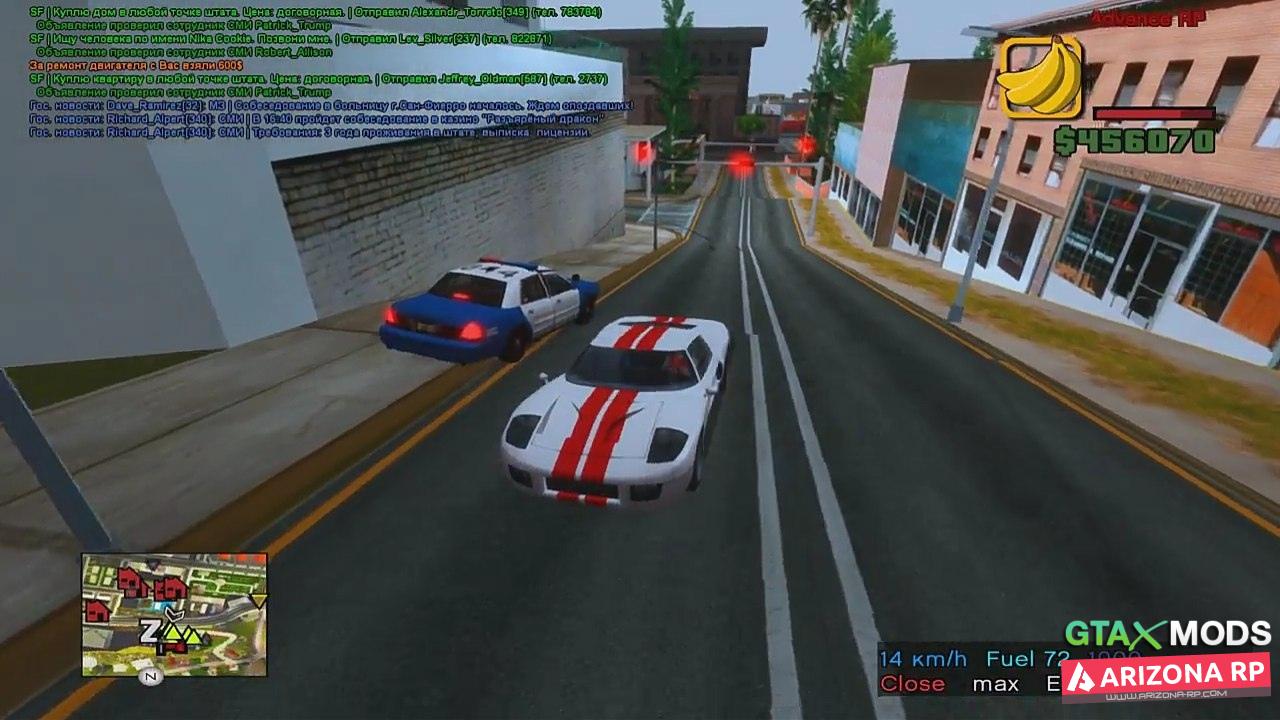Image resolution: width=1280 pixels, height=720 pixels.
Task: Click the "max" label on speedometer panel
Action: tap(995, 684)
